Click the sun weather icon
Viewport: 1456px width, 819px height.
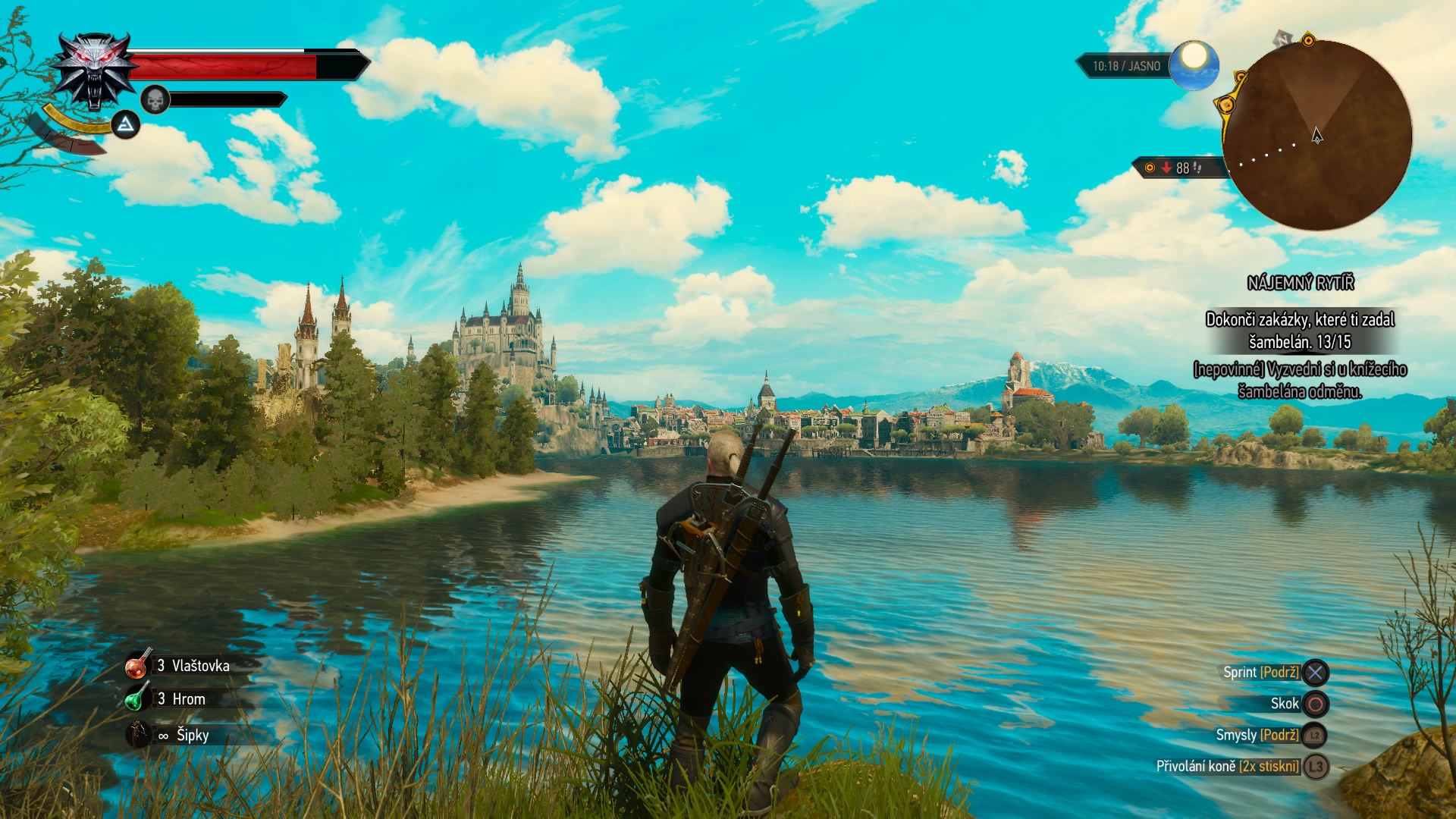click(x=1194, y=65)
